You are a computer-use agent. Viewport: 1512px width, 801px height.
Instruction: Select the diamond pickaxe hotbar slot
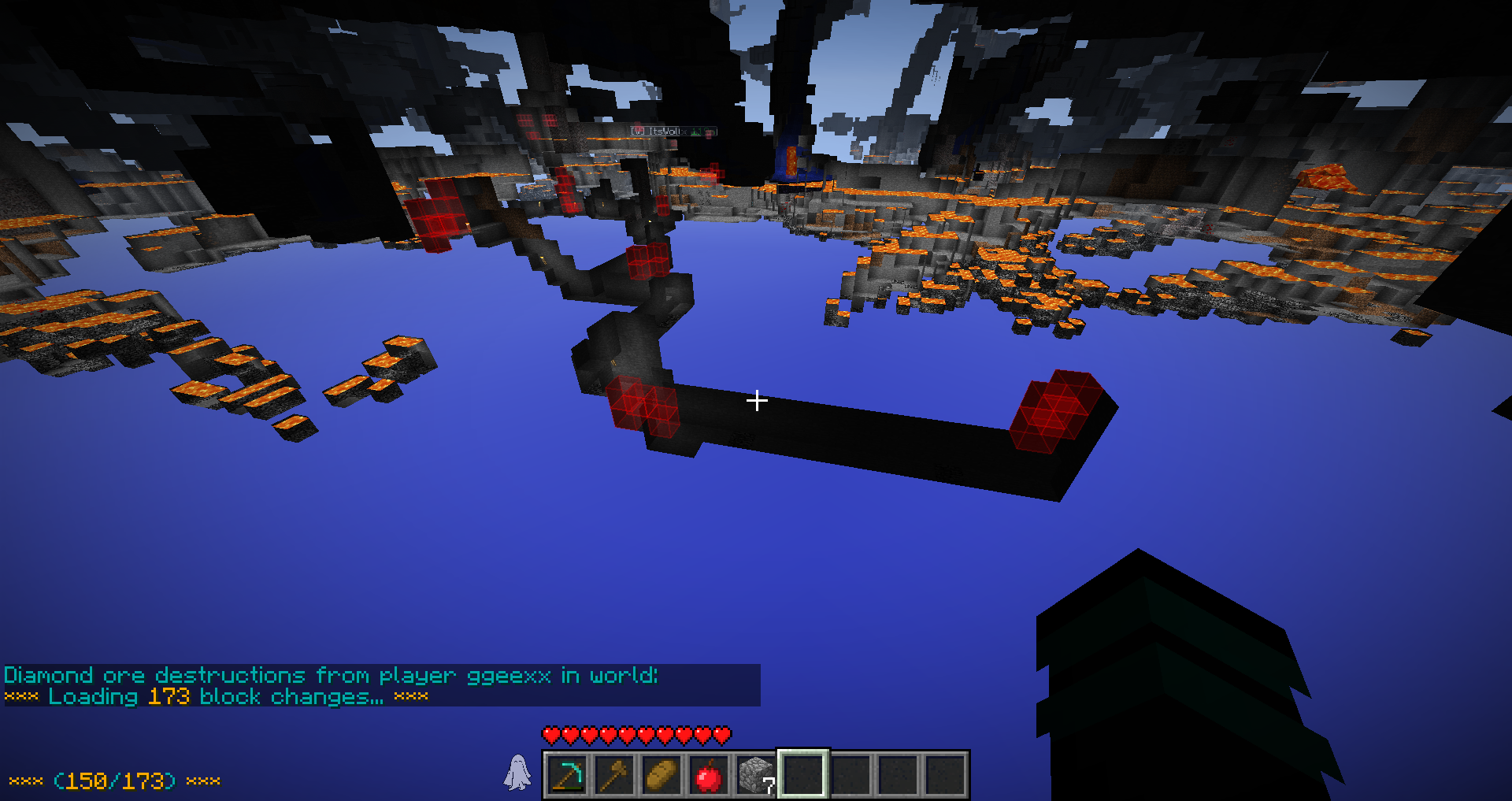click(567, 775)
